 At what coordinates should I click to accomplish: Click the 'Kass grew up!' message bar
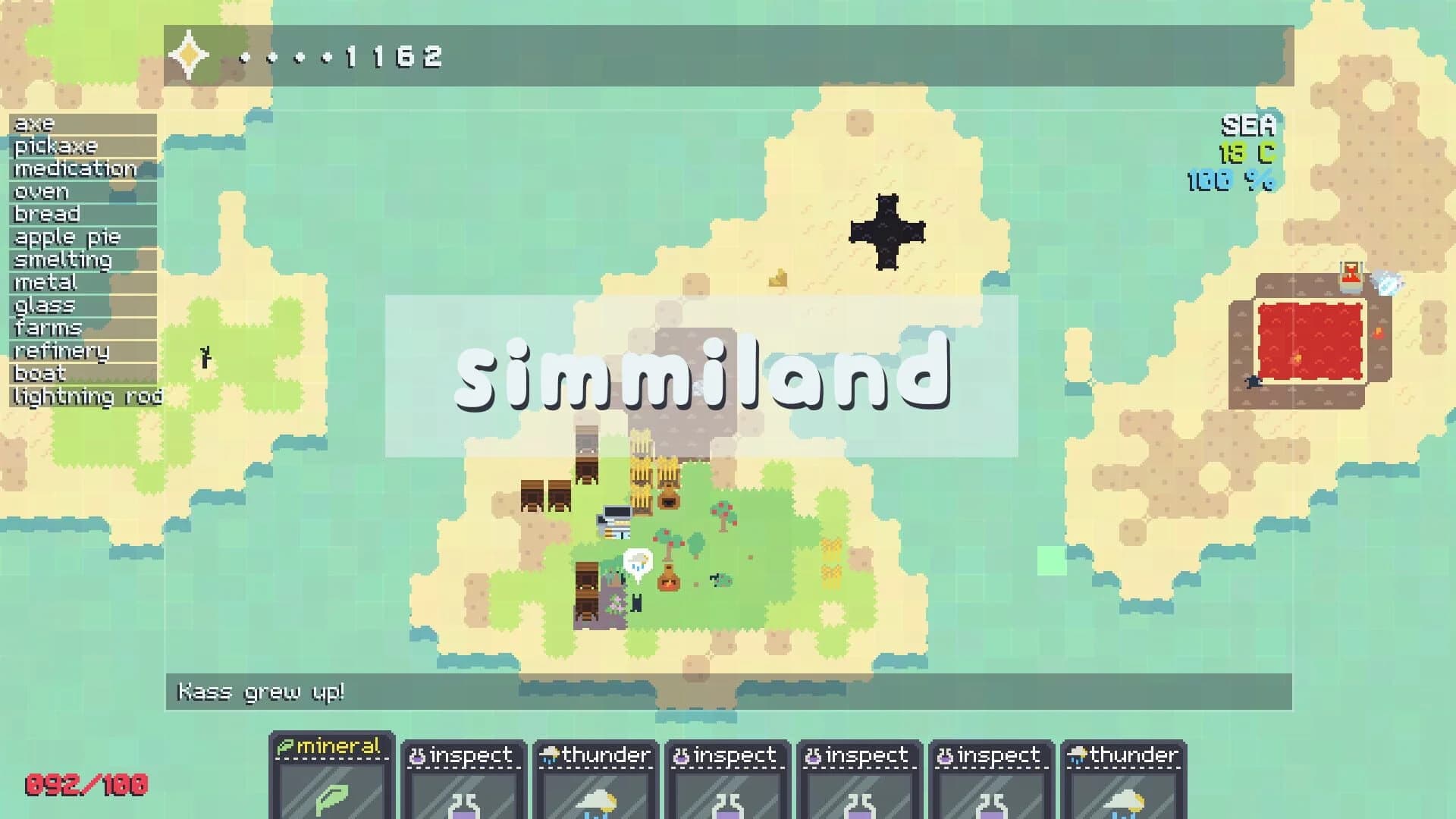[x=262, y=692]
